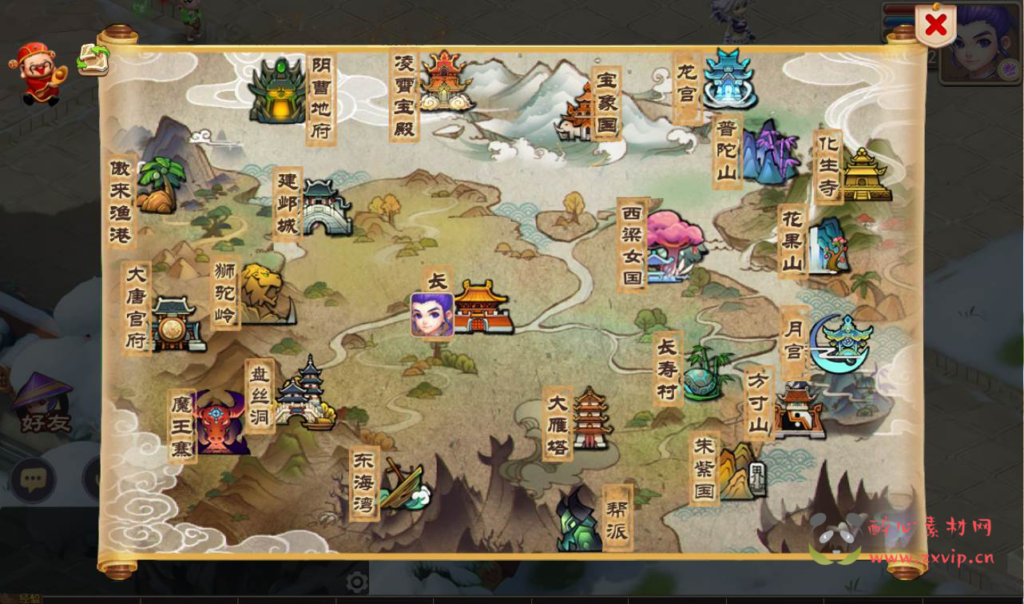Image resolution: width=1024 pixels, height=604 pixels.
Task: Choose 宝象国 on the world map
Action: (581, 111)
